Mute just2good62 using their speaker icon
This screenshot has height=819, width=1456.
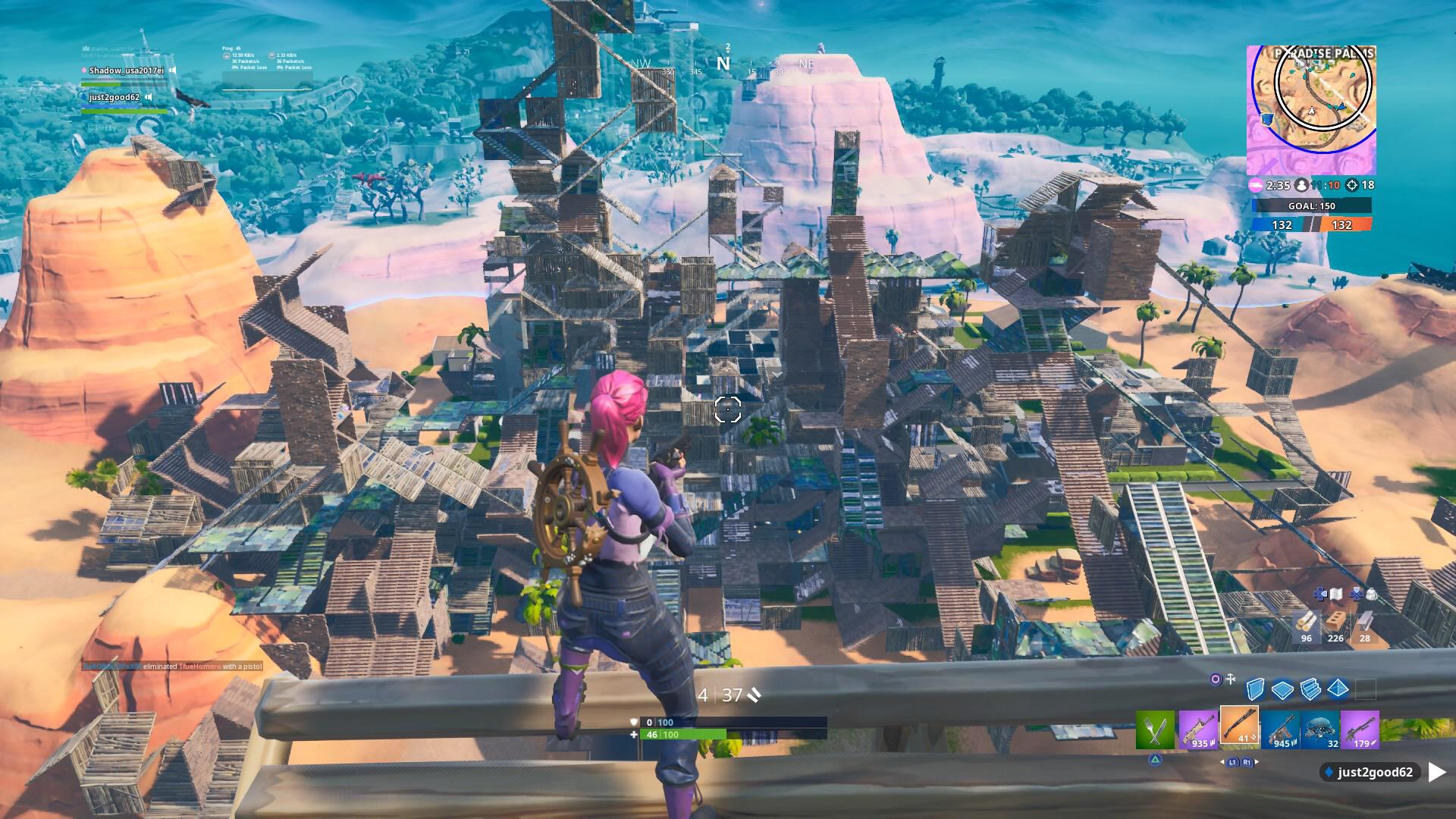coord(148,97)
